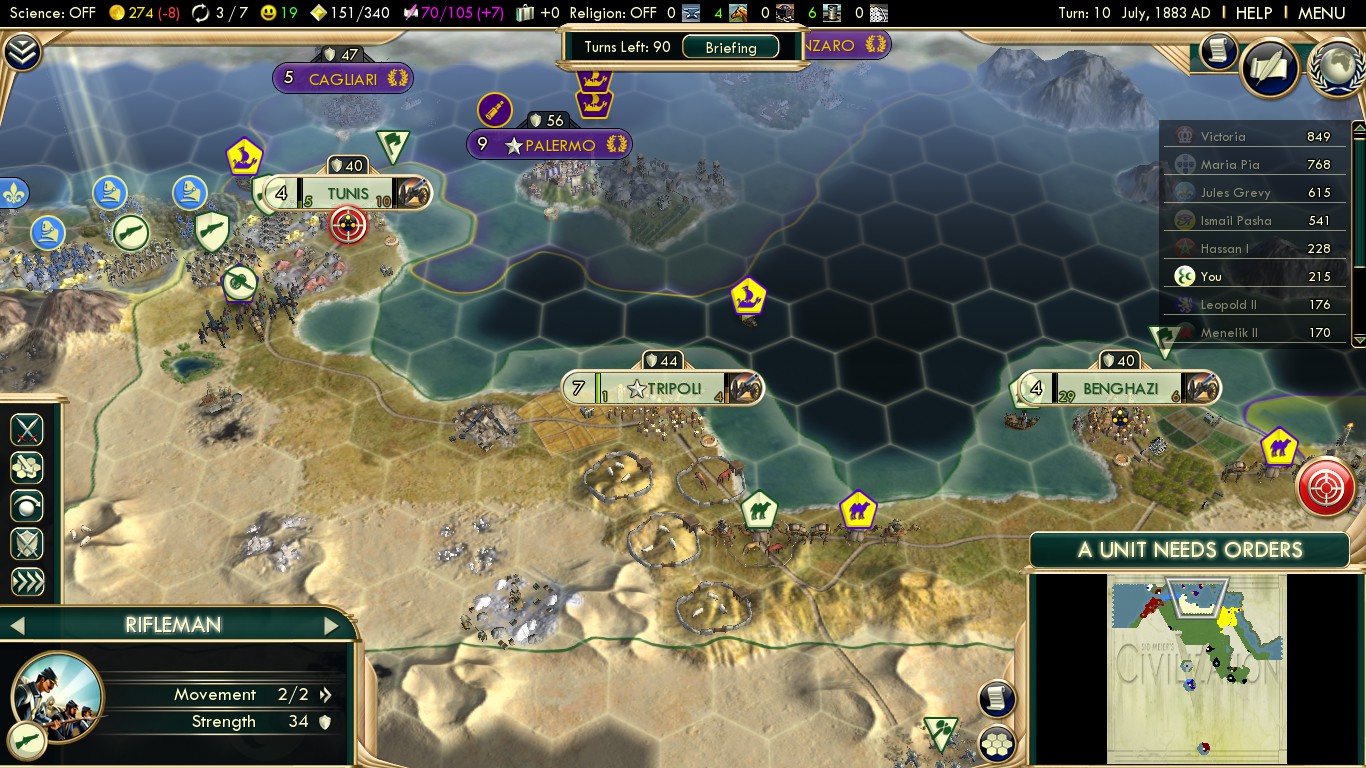Click the A Unit Needs Orders banner
The image size is (1366, 768).
pyautogui.click(x=1189, y=549)
